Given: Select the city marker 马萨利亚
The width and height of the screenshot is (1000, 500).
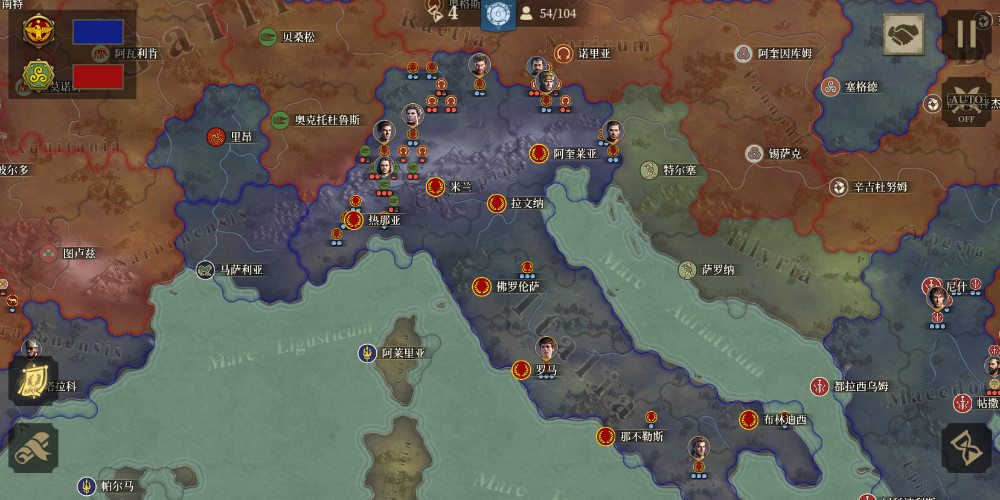Looking at the screenshot, I should coord(205,269).
